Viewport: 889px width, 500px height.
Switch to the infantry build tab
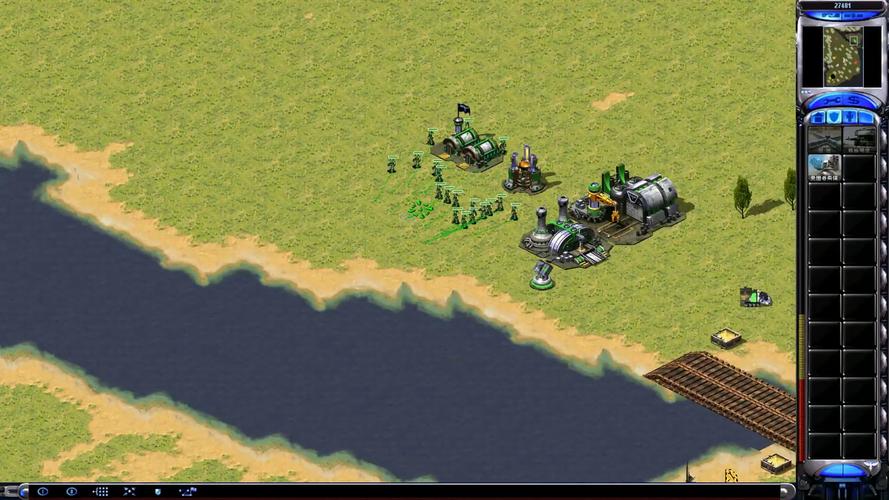(x=851, y=117)
